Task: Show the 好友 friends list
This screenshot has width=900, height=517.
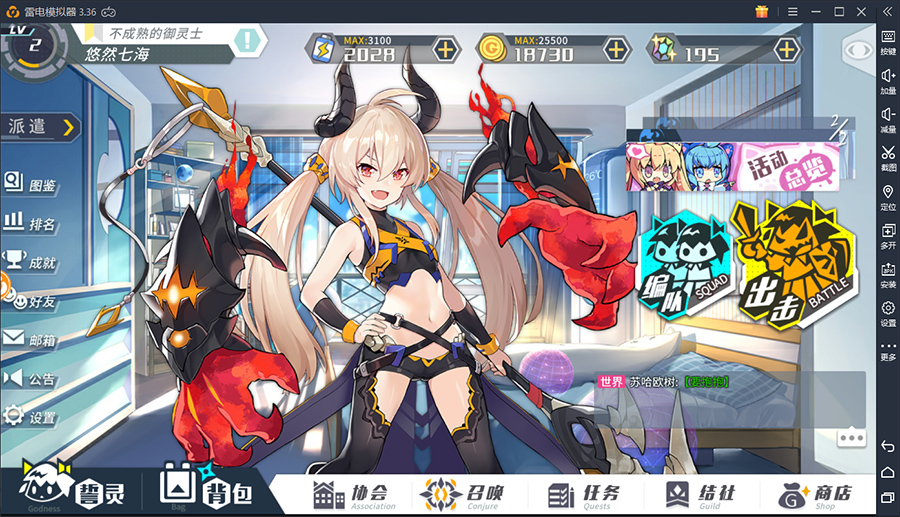Action: (30, 299)
